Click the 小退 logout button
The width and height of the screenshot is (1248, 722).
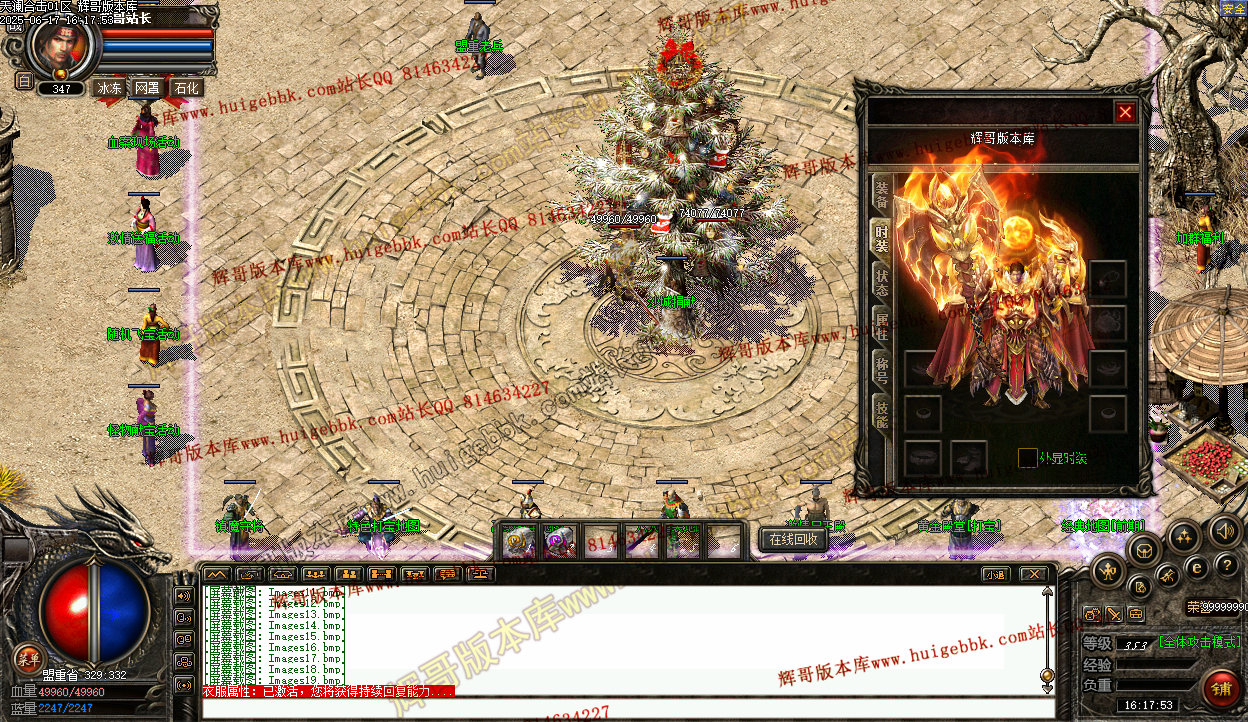pos(994,574)
